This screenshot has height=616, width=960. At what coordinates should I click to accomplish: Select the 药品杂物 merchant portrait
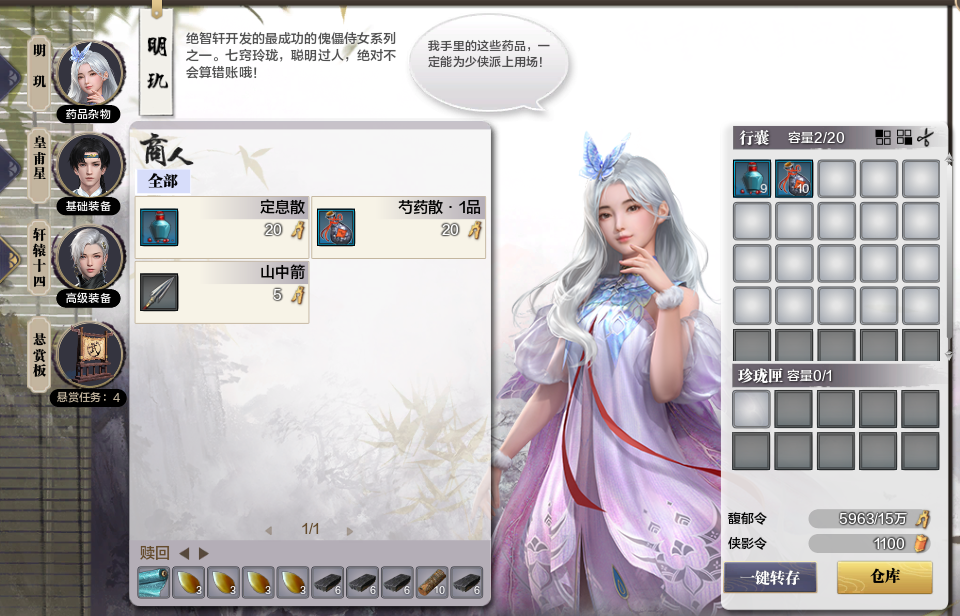tap(90, 73)
